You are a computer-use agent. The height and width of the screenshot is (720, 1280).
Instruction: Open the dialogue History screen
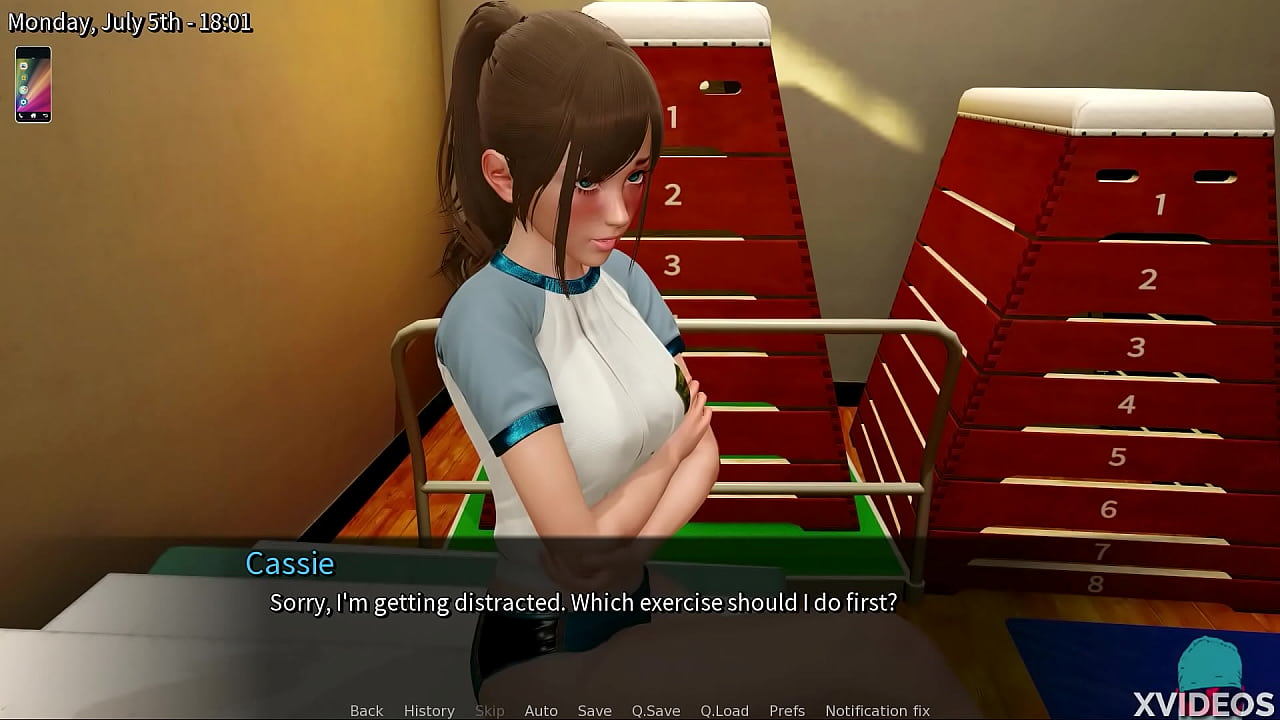pyautogui.click(x=428, y=710)
